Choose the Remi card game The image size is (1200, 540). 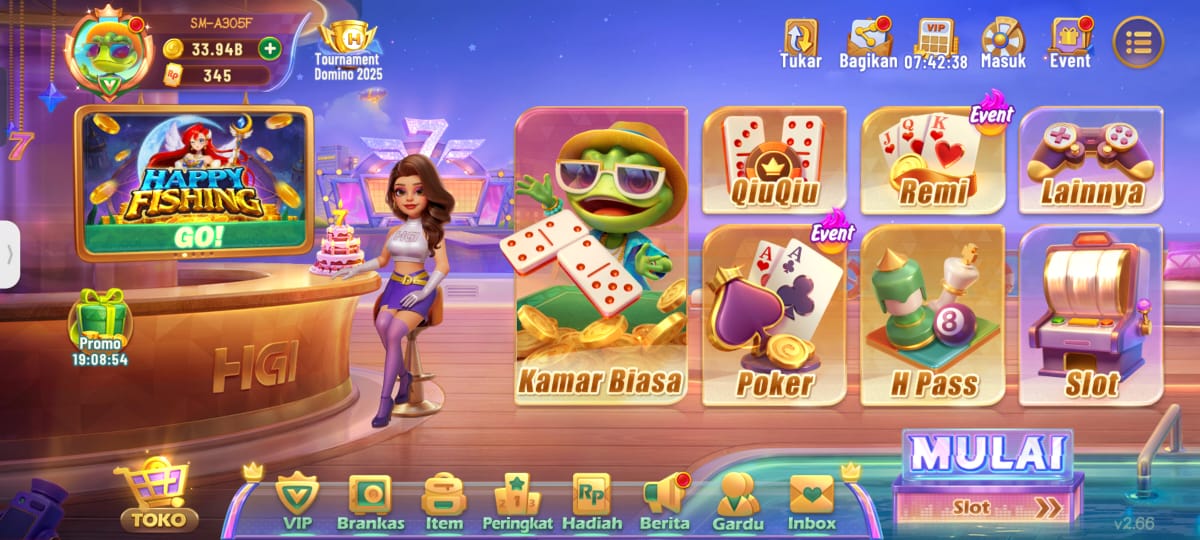click(932, 160)
